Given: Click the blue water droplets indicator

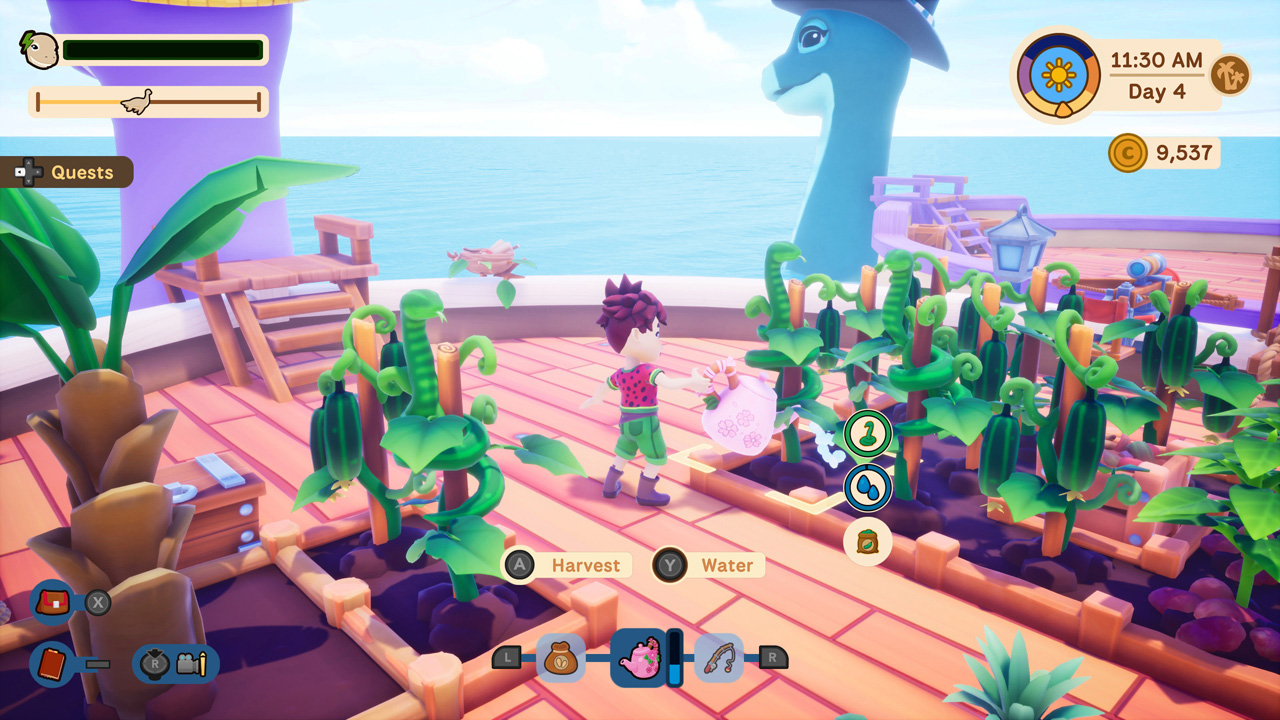Looking at the screenshot, I should click(x=868, y=487).
